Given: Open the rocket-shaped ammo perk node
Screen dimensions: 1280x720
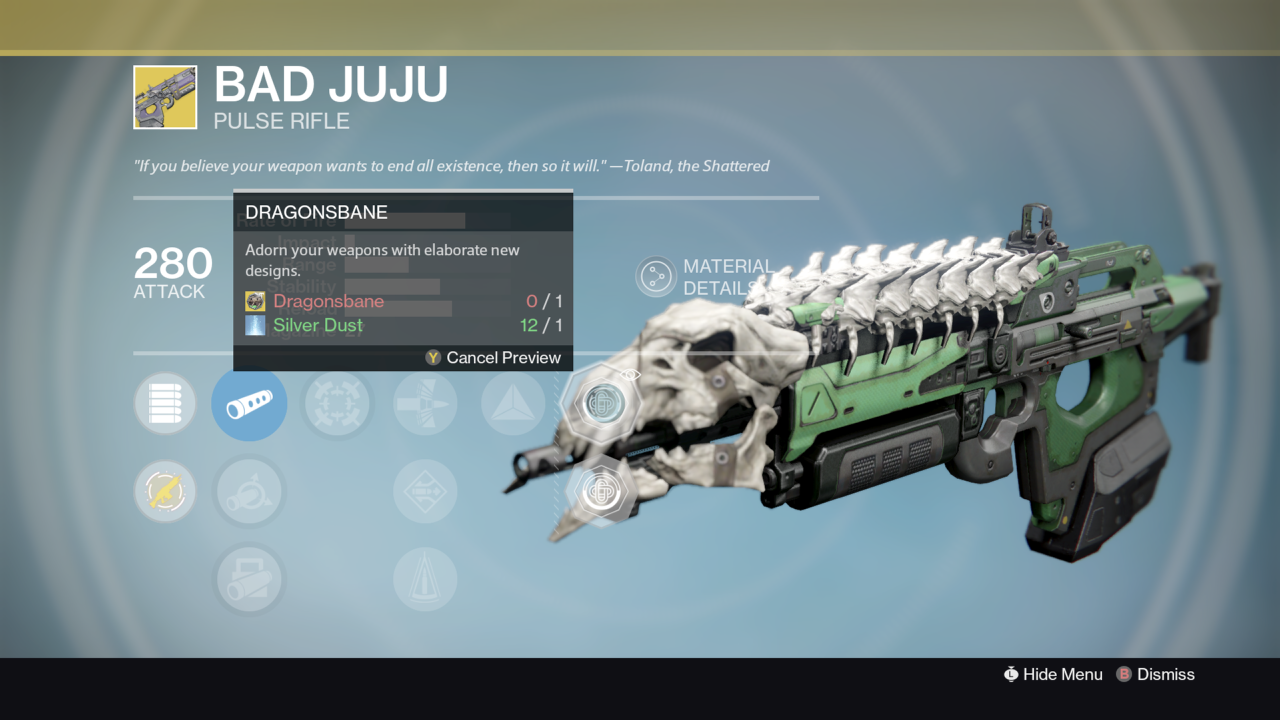Looking at the screenshot, I should tap(425, 403).
